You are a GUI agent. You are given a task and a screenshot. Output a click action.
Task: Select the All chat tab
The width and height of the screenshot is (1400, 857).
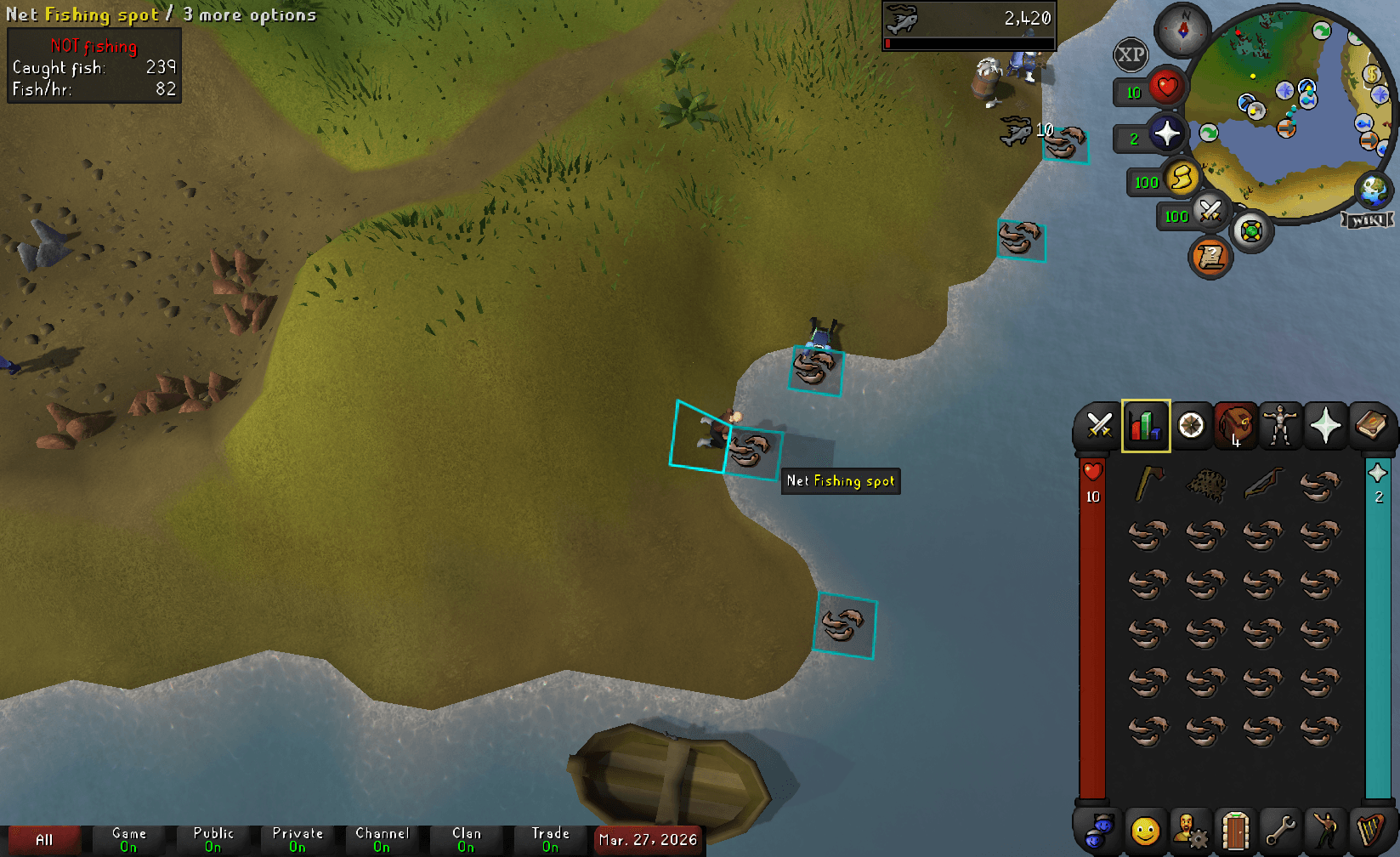pyautogui.click(x=44, y=838)
